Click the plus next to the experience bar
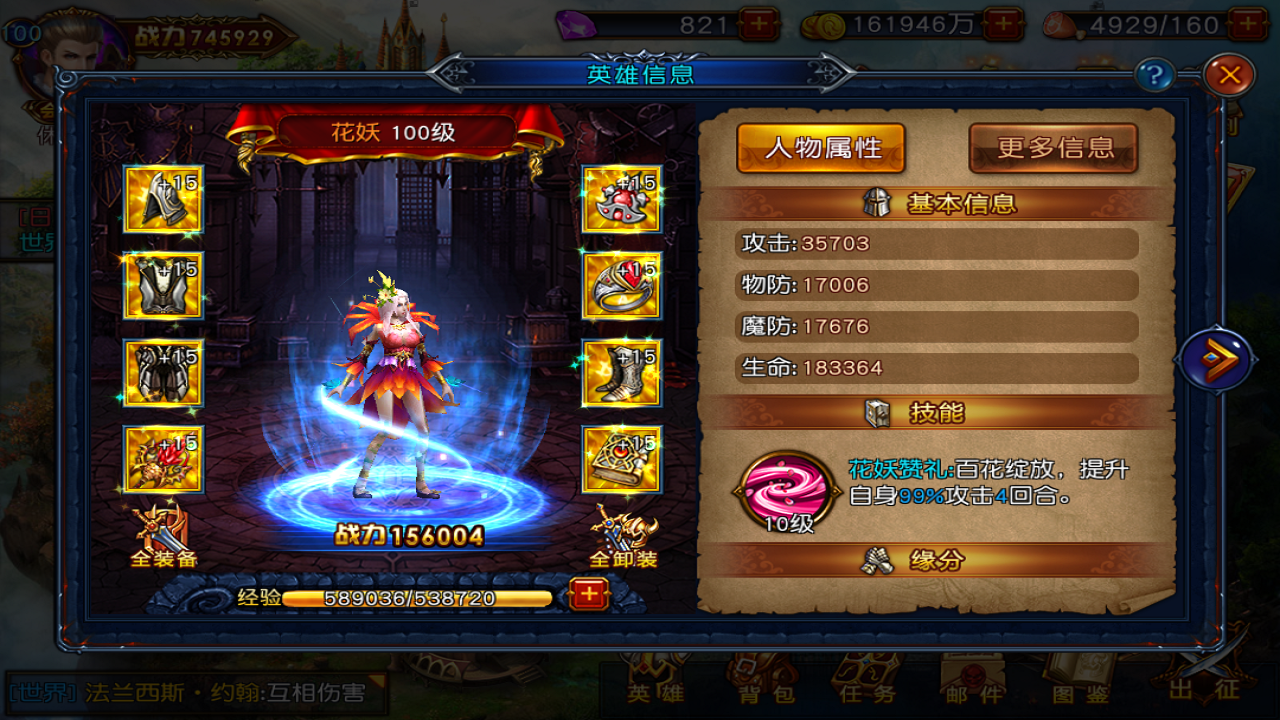 click(x=589, y=594)
